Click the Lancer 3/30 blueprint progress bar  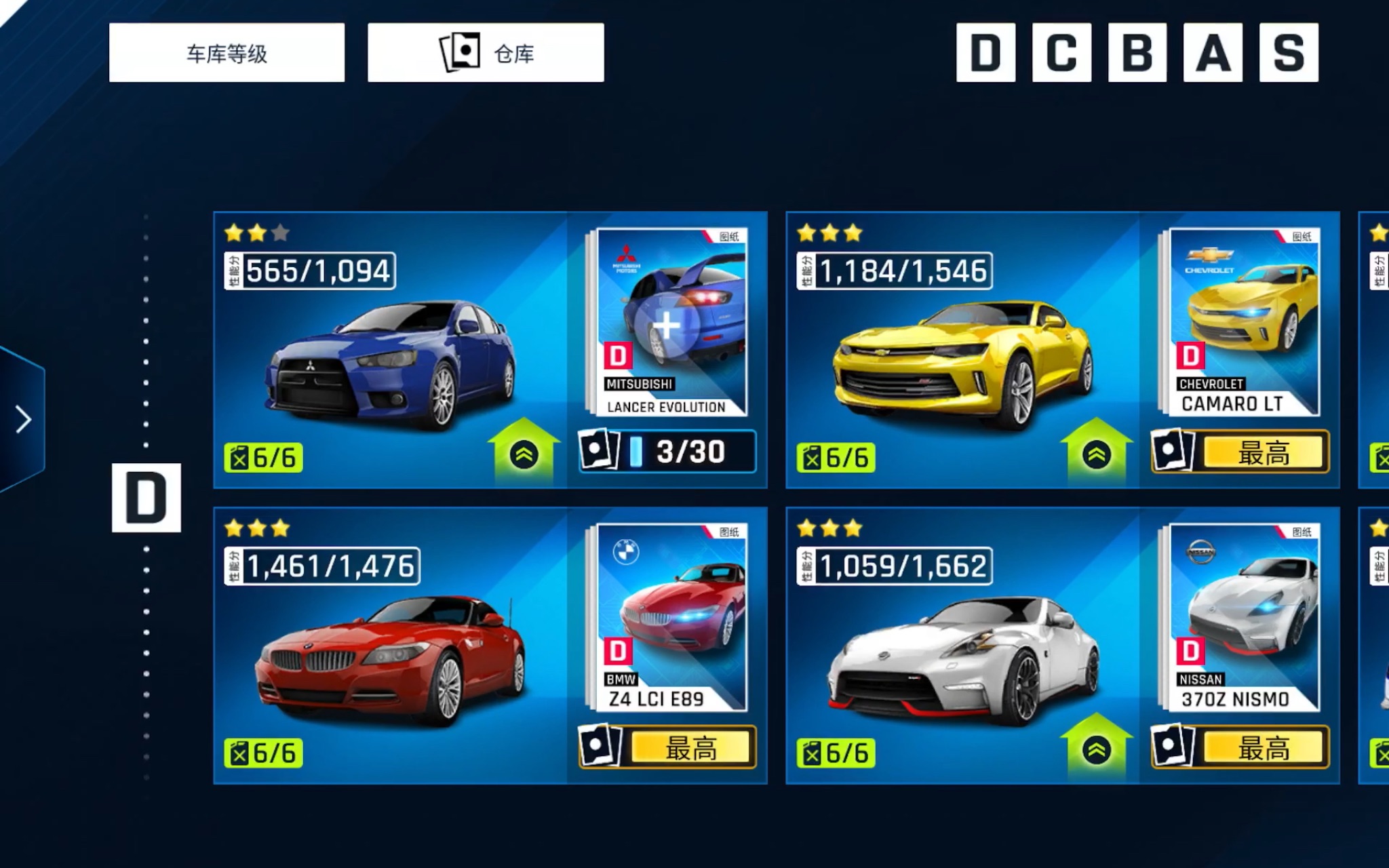(x=668, y=452)
